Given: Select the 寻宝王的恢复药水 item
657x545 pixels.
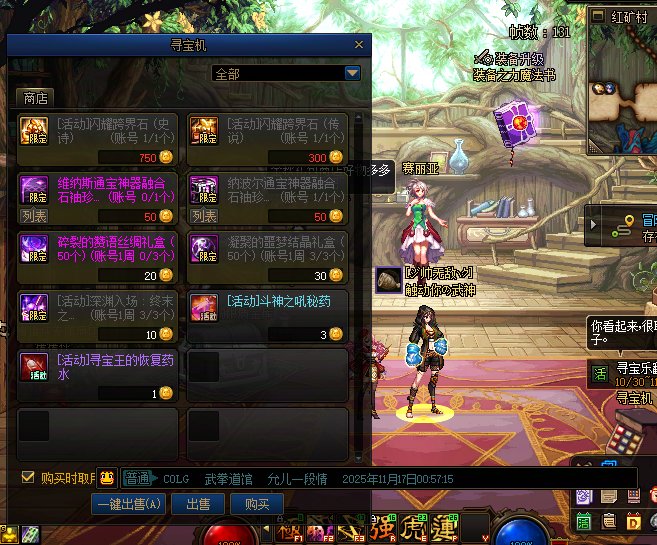Looking at the screenshot, I should click(98, 375).
